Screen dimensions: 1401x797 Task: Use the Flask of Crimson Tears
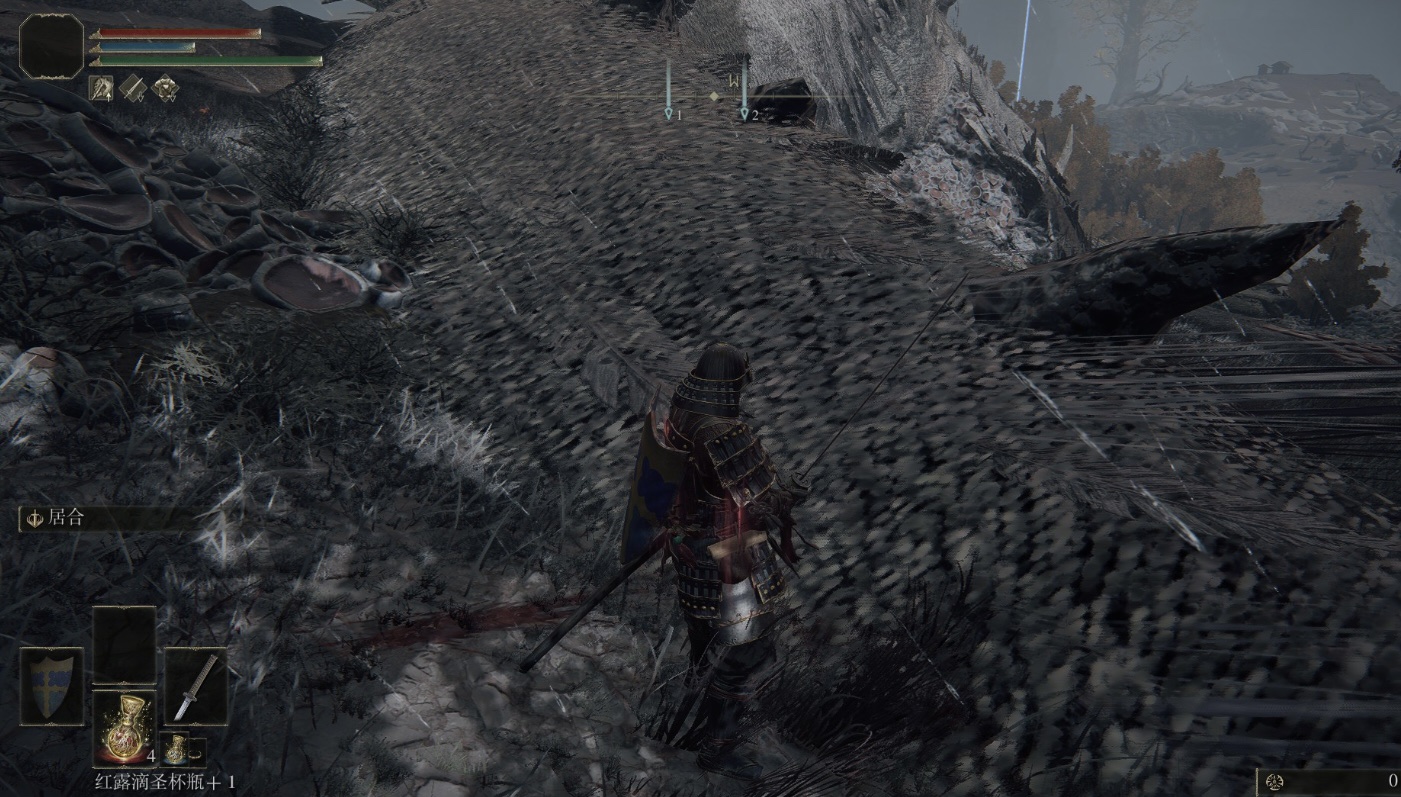124,727
